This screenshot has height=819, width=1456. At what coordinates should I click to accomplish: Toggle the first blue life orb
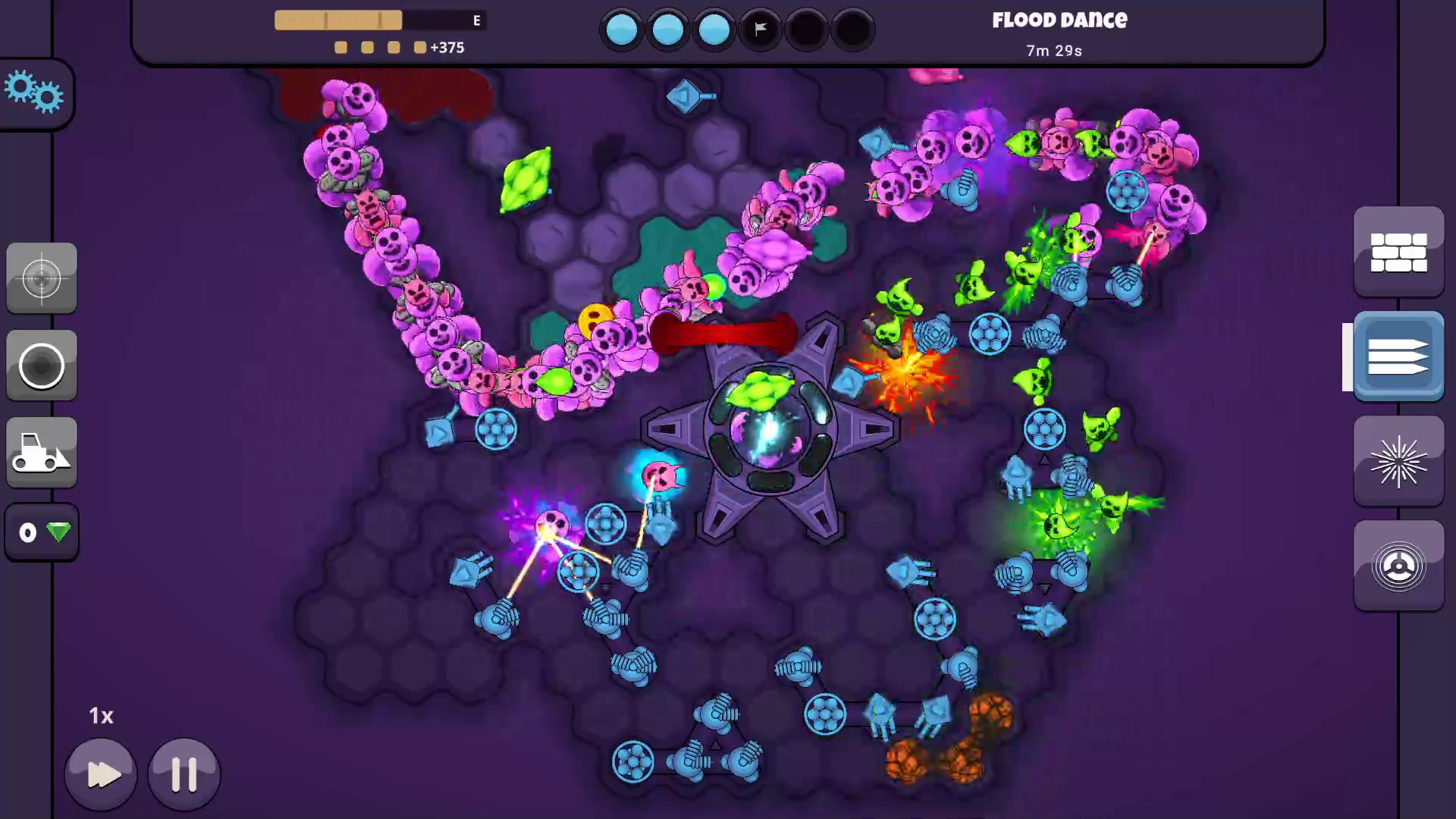click(621, 29)
